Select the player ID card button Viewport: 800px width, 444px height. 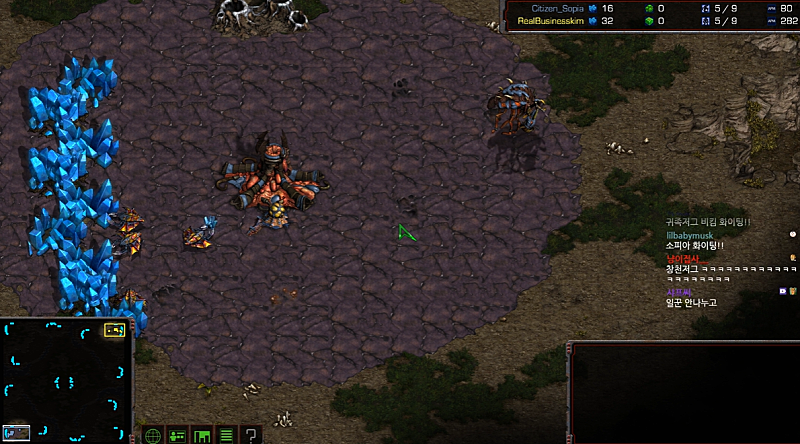[177, 435]
